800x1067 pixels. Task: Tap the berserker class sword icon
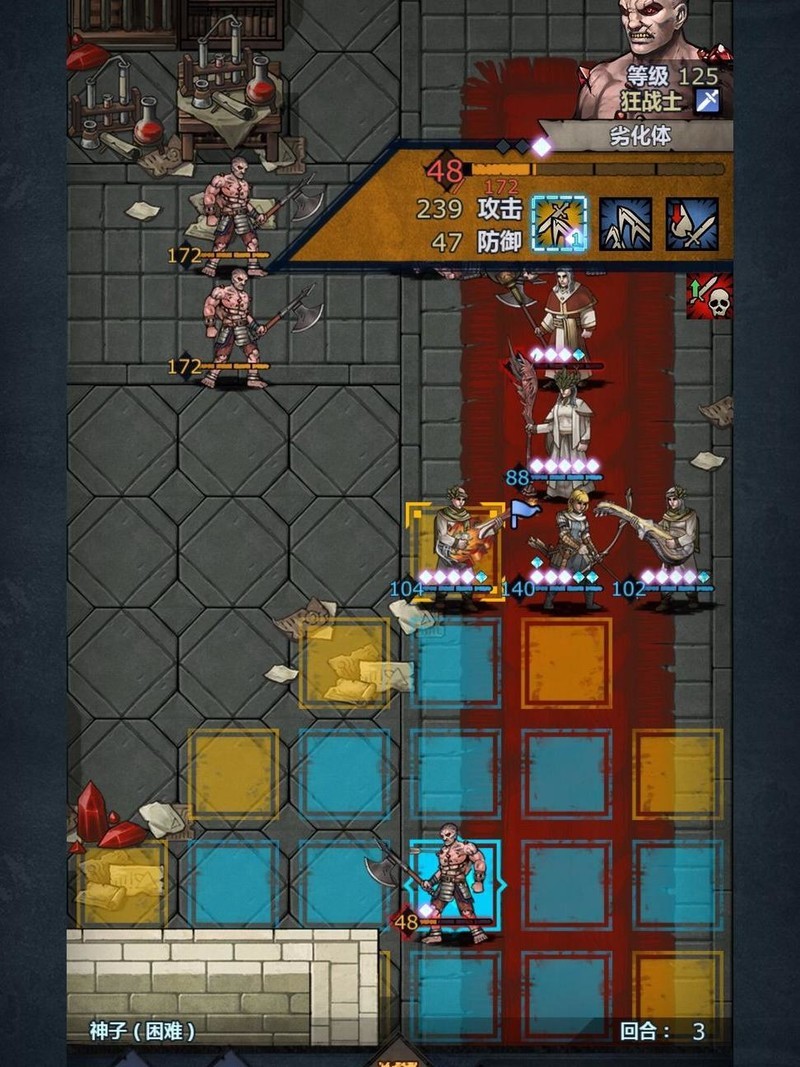(708, 100)
